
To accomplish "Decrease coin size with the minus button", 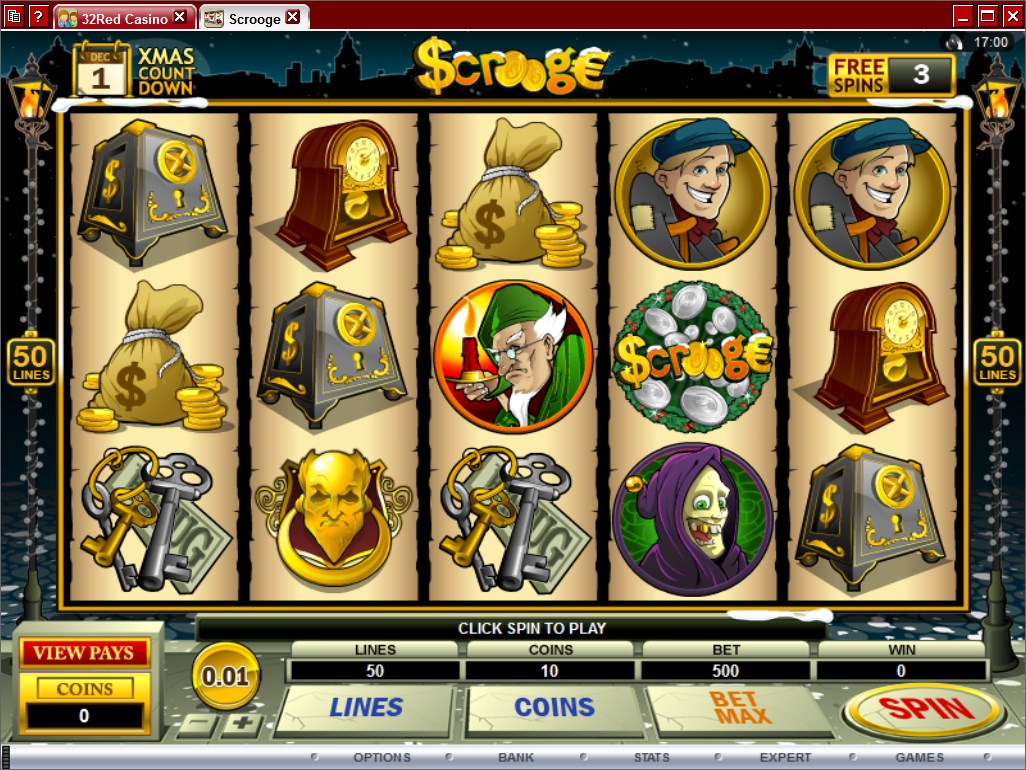I will tap(201, 723).
